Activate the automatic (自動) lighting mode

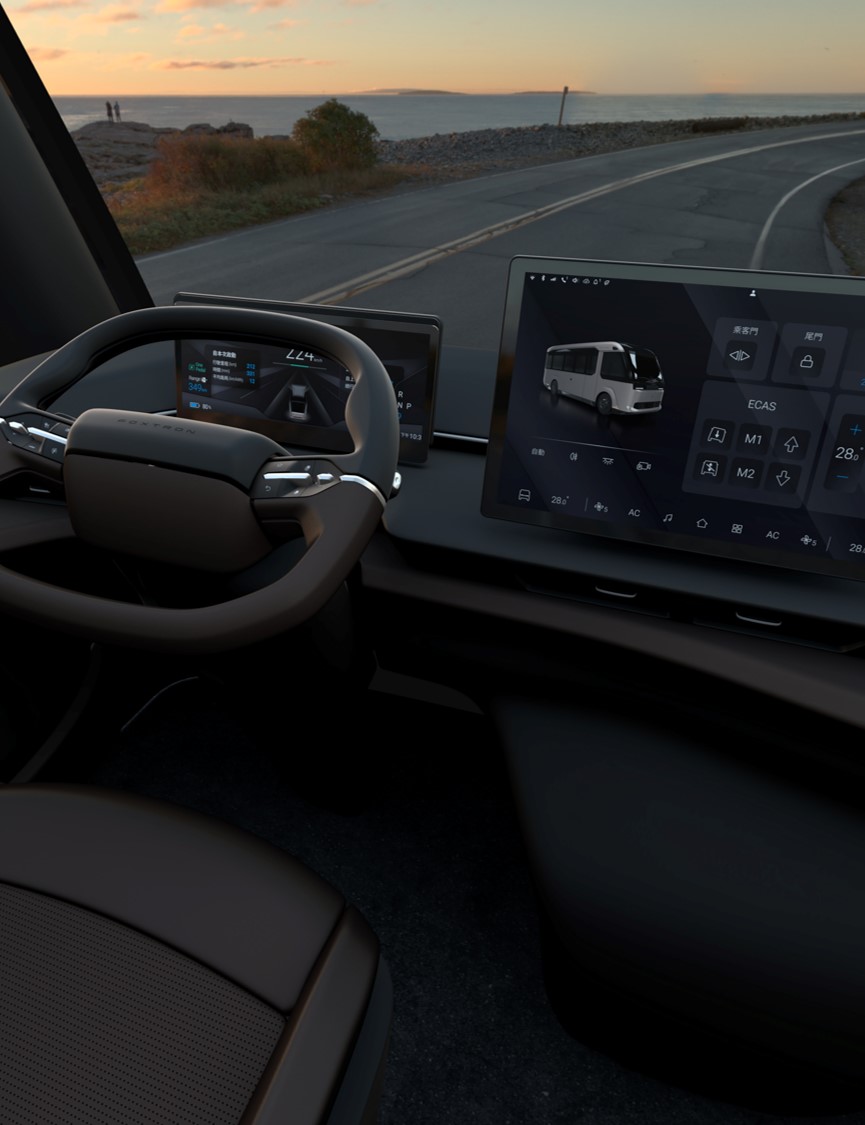pyautogui.click(x=538, y=452)
